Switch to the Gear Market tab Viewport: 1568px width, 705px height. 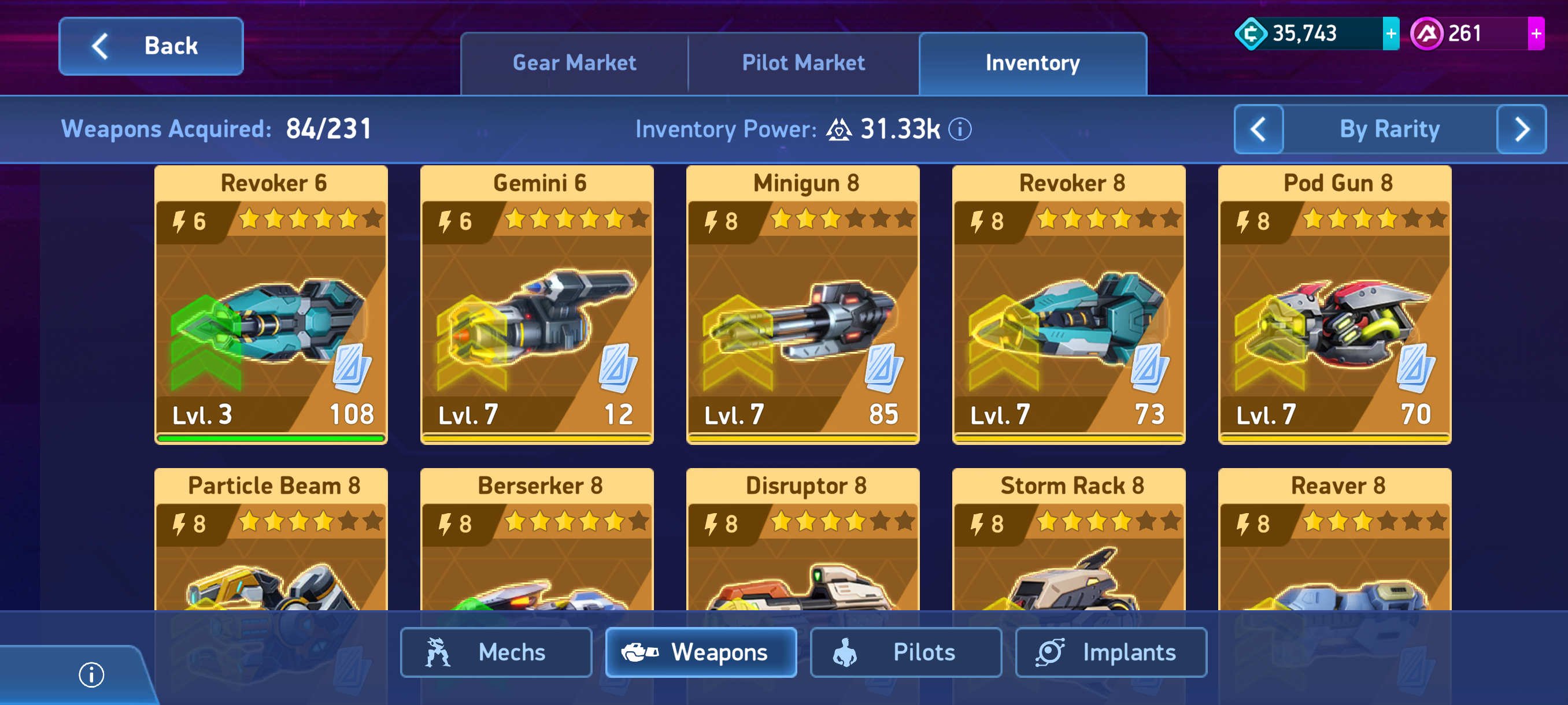pyautogui.click(x=574, y=63)
